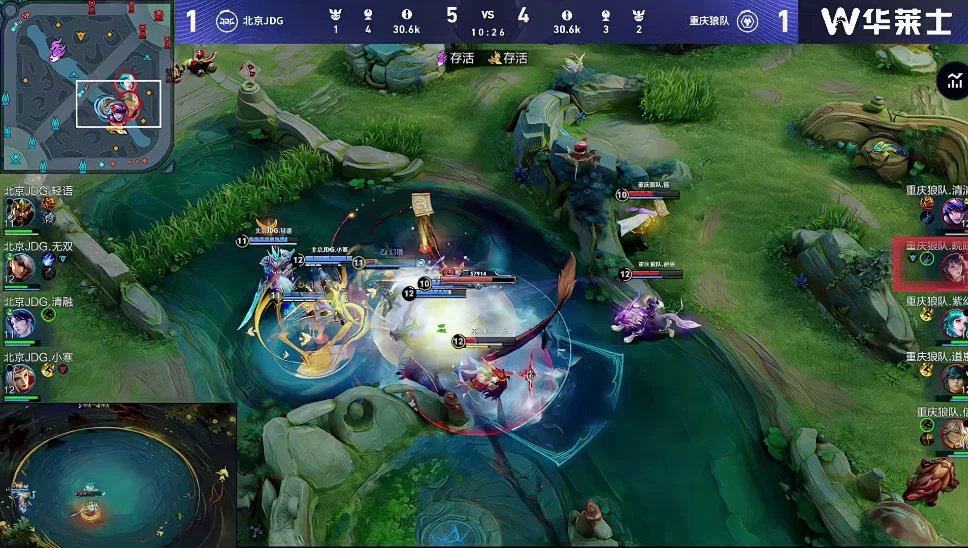Screen dimensions: 968x548
Task: Select 北京JDG.小寒 hero portrait
Action: [x=19, y=377]
